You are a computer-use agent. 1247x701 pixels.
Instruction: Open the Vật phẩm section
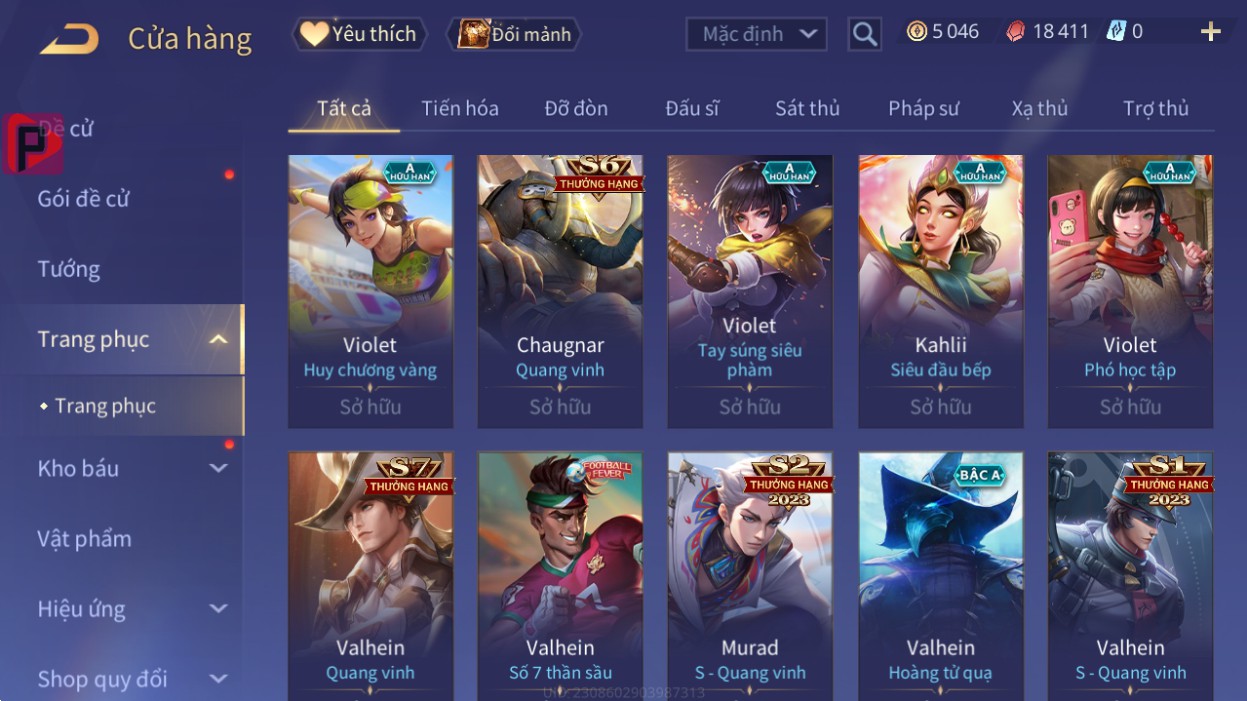point(85,539)
